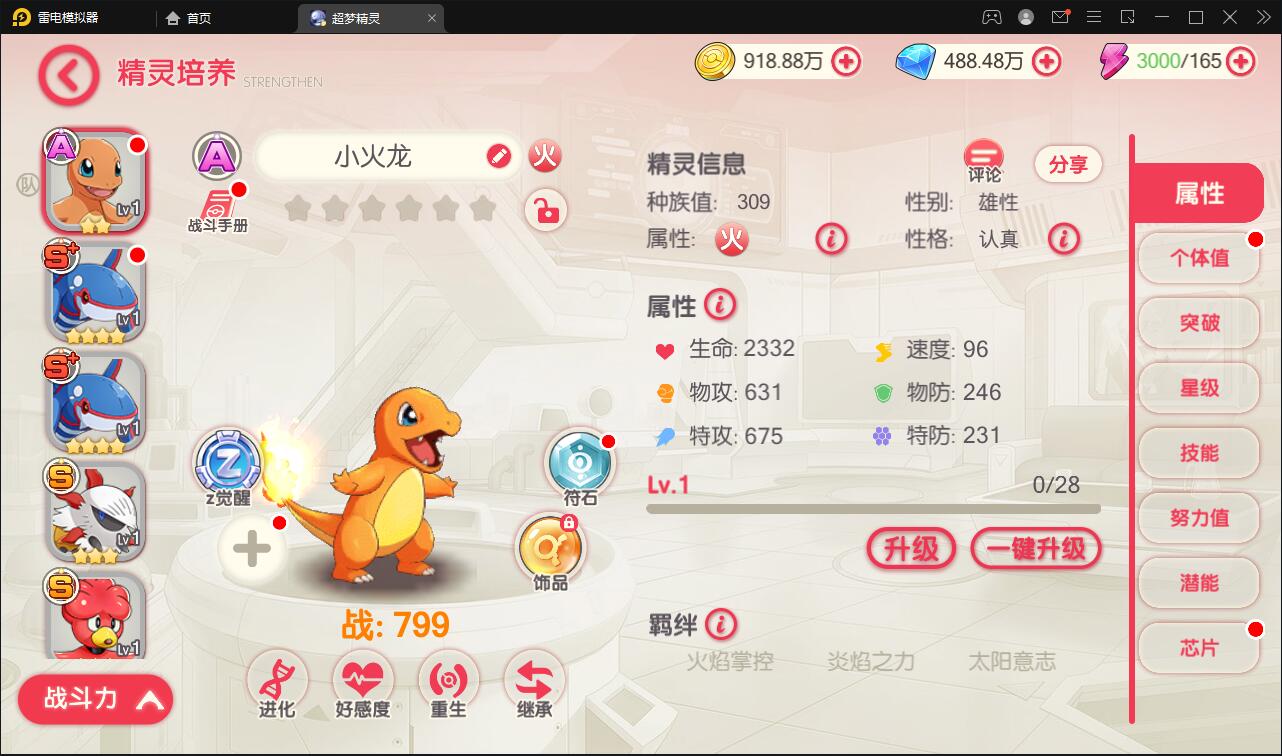The height and width of the screenshot is (756, 1282).
Task: Open the emulator 首页 home tab
Action: coord(191,17)
